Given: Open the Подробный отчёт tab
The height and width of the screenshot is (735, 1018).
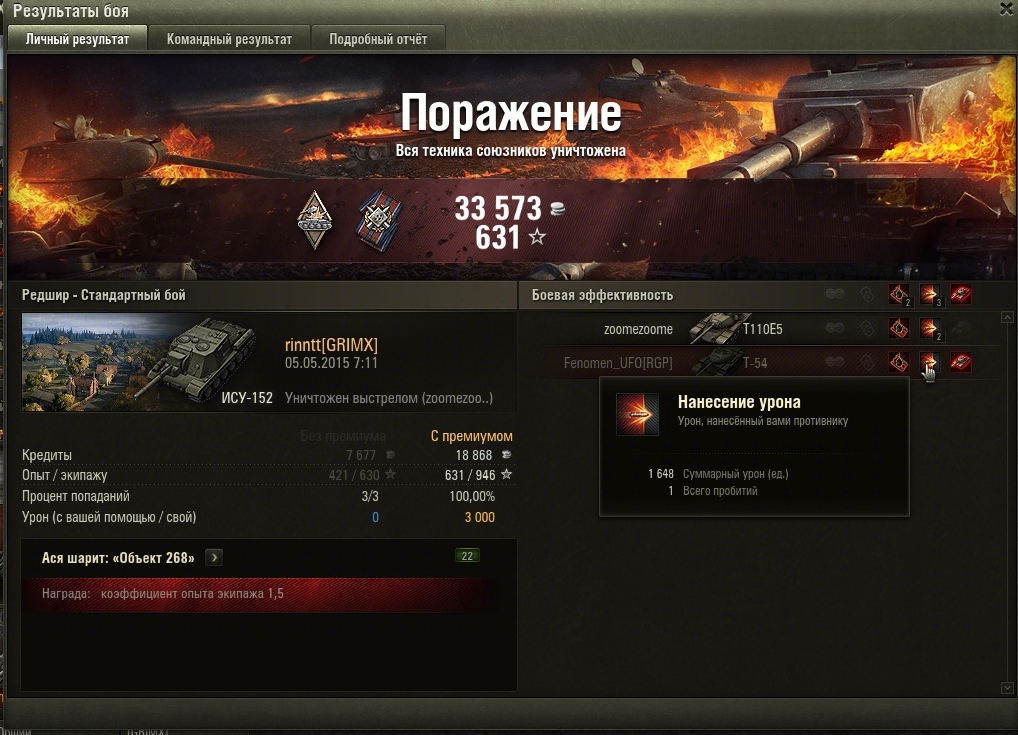Looking at the screenshot, I should click(377, 39).
